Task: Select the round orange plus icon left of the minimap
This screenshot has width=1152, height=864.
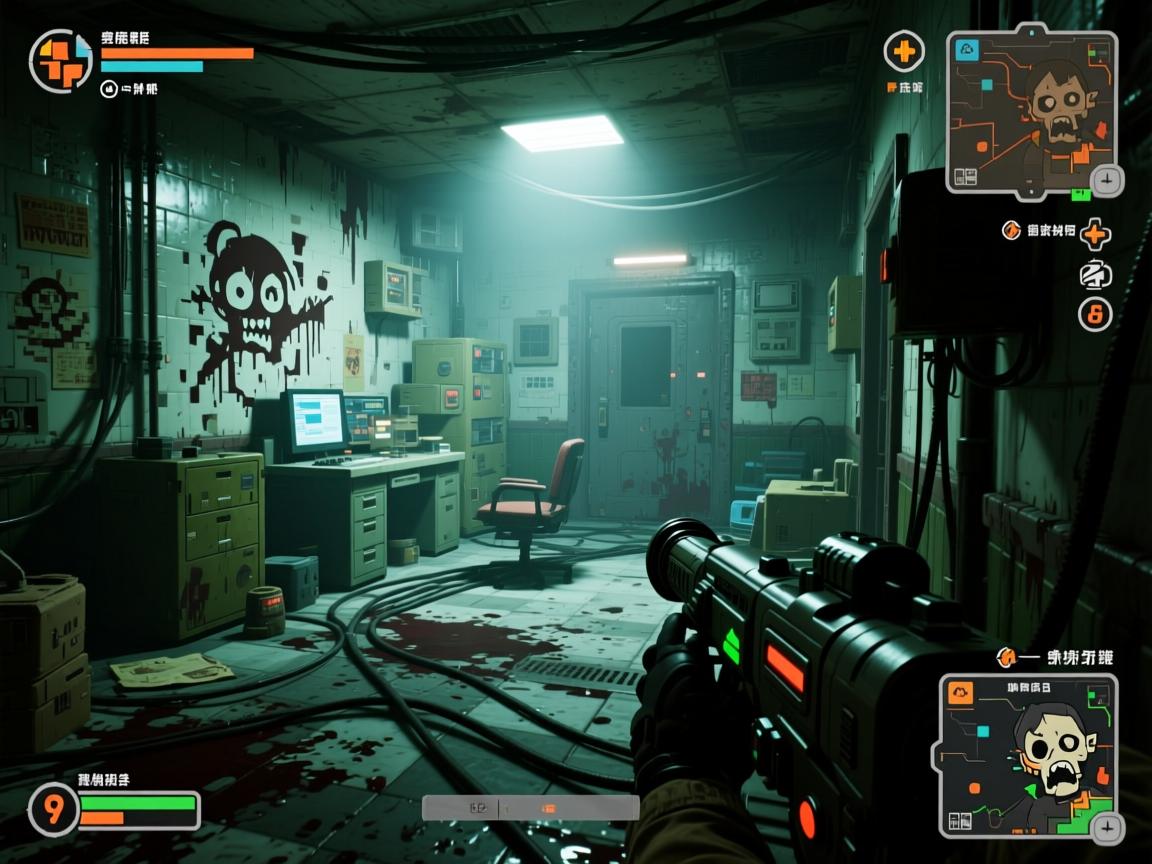Action: (904, 50)
